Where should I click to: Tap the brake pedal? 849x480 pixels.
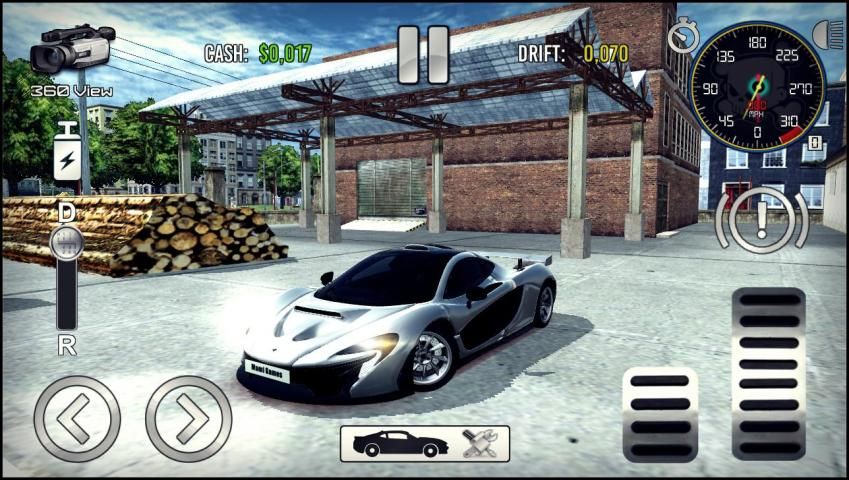[x=659, y=413]
